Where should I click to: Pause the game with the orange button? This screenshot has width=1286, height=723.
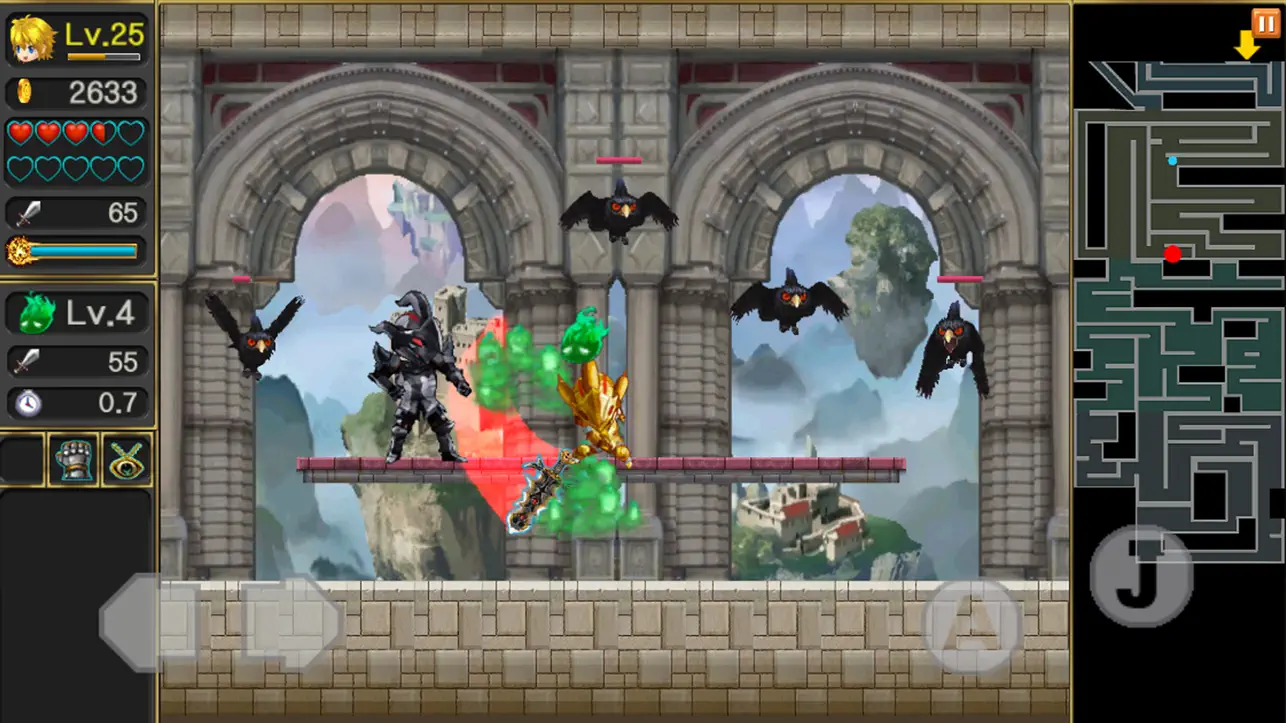1265,22
